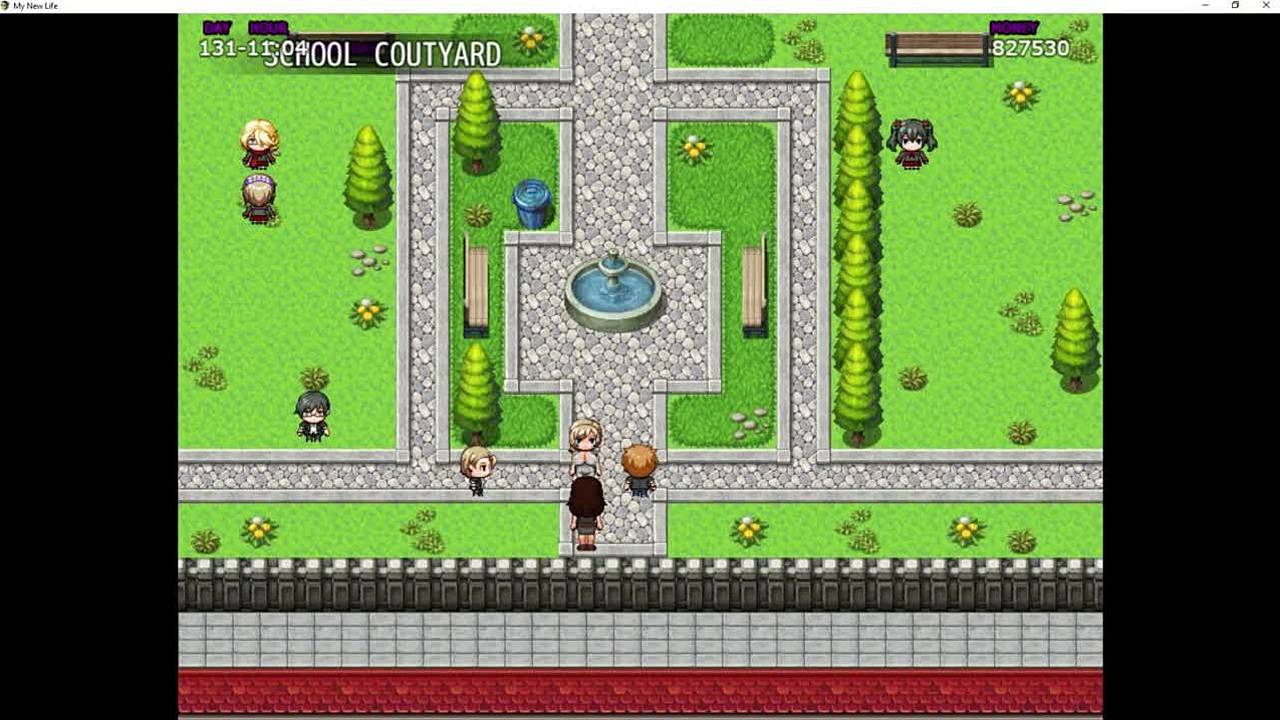Restore down the game window
The image size is (1280, 720).
pos(1235,6)
